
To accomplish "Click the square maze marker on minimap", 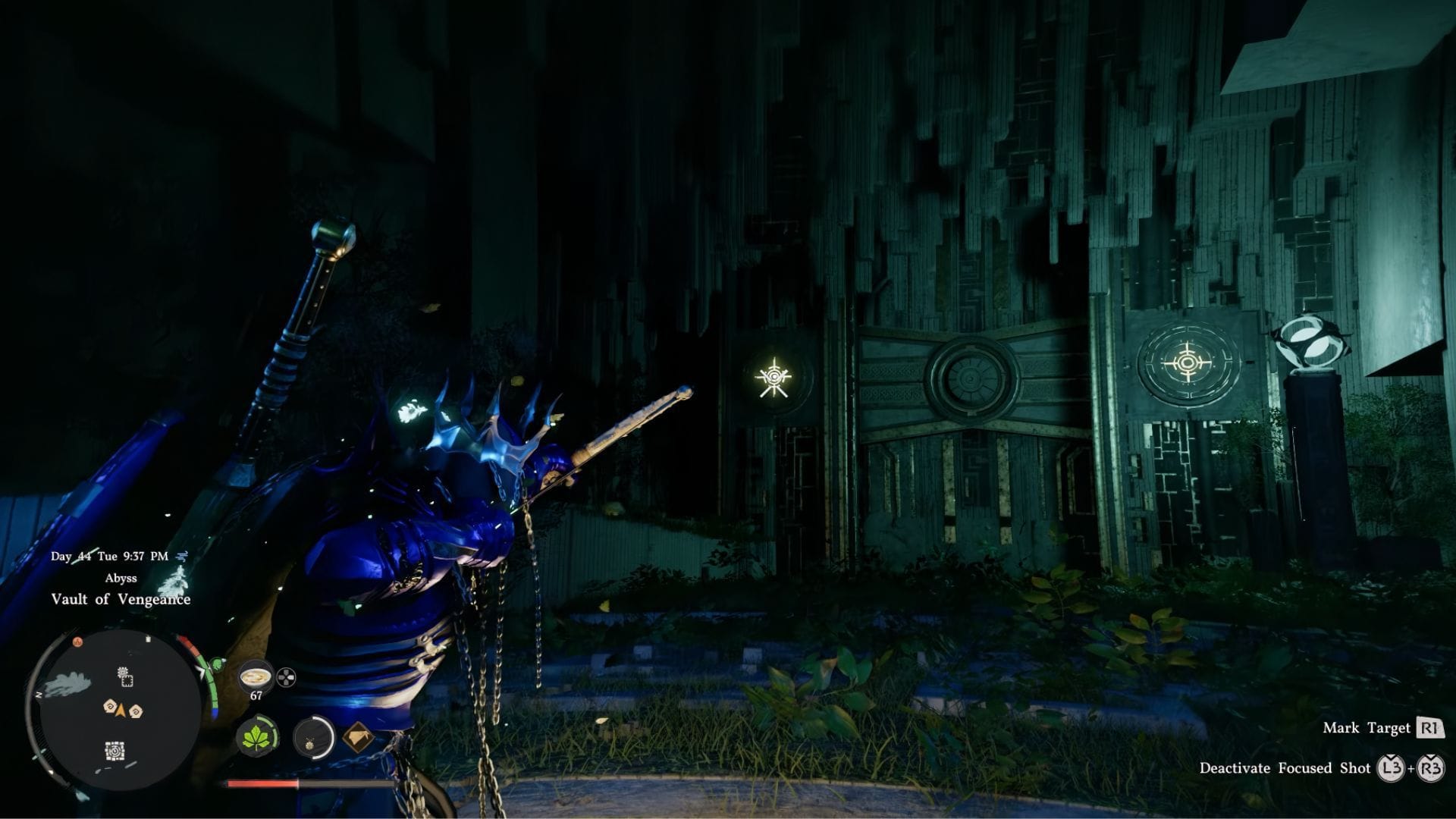I will point(115,751).
